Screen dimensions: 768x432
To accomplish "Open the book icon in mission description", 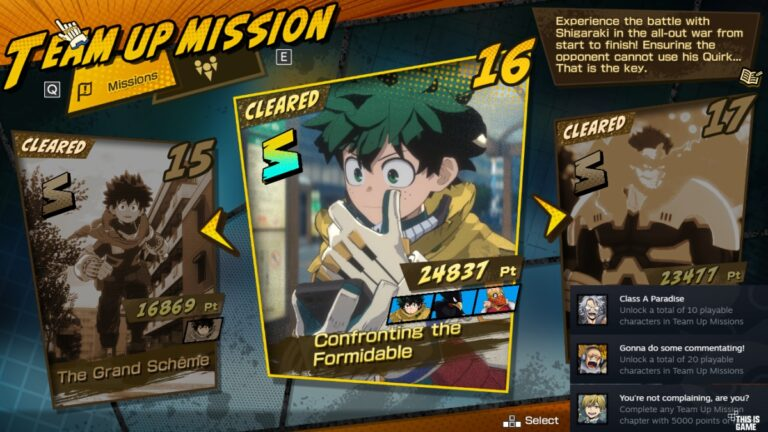I will point(748,77).
